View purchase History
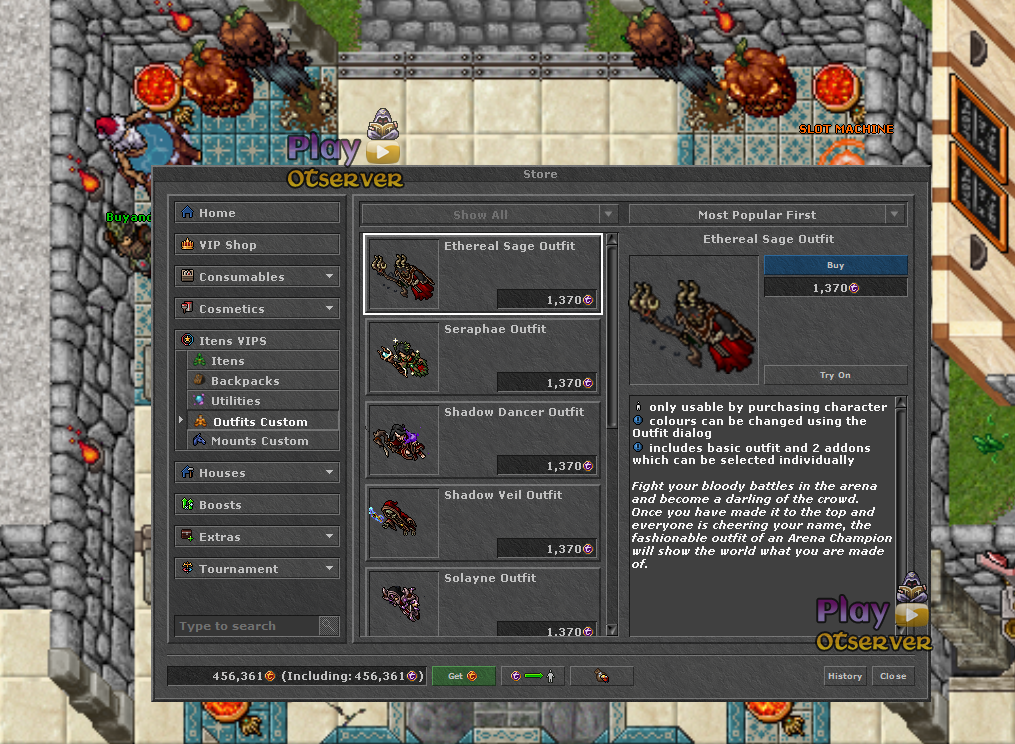This screenshot has width=1015, height=744. pos(844,676)
